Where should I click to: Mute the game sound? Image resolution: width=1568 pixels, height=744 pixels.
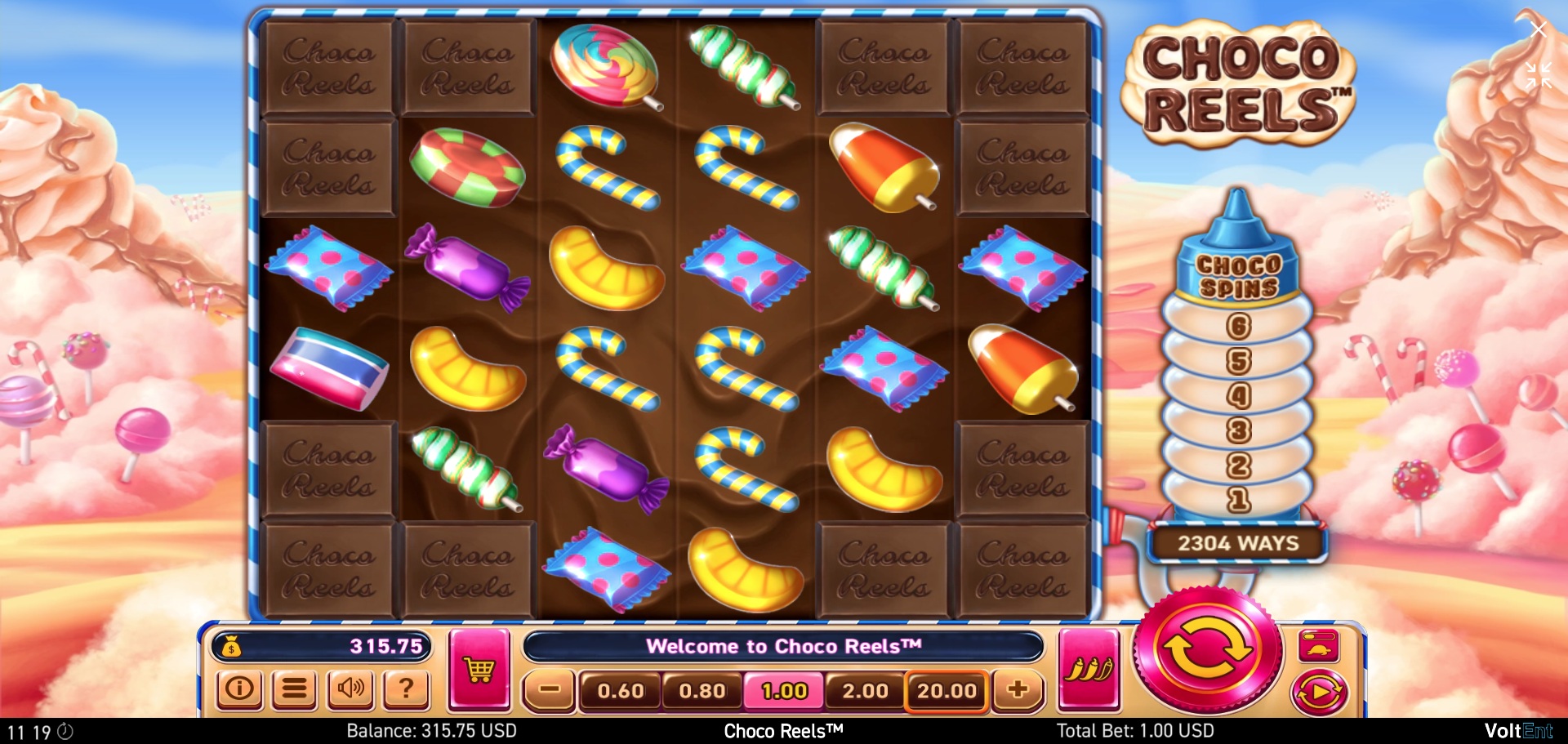coord(350,690)
